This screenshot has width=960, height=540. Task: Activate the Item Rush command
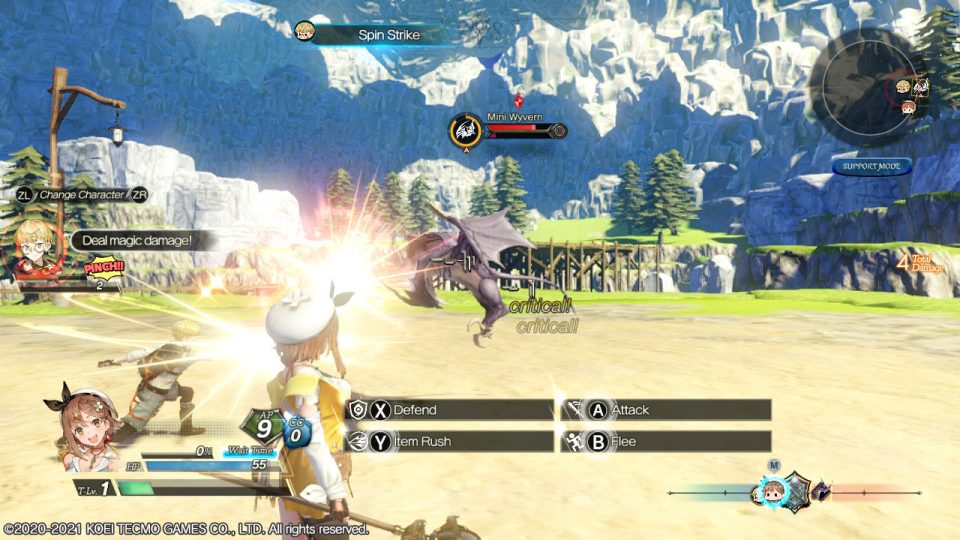click(x=449, y=441)
